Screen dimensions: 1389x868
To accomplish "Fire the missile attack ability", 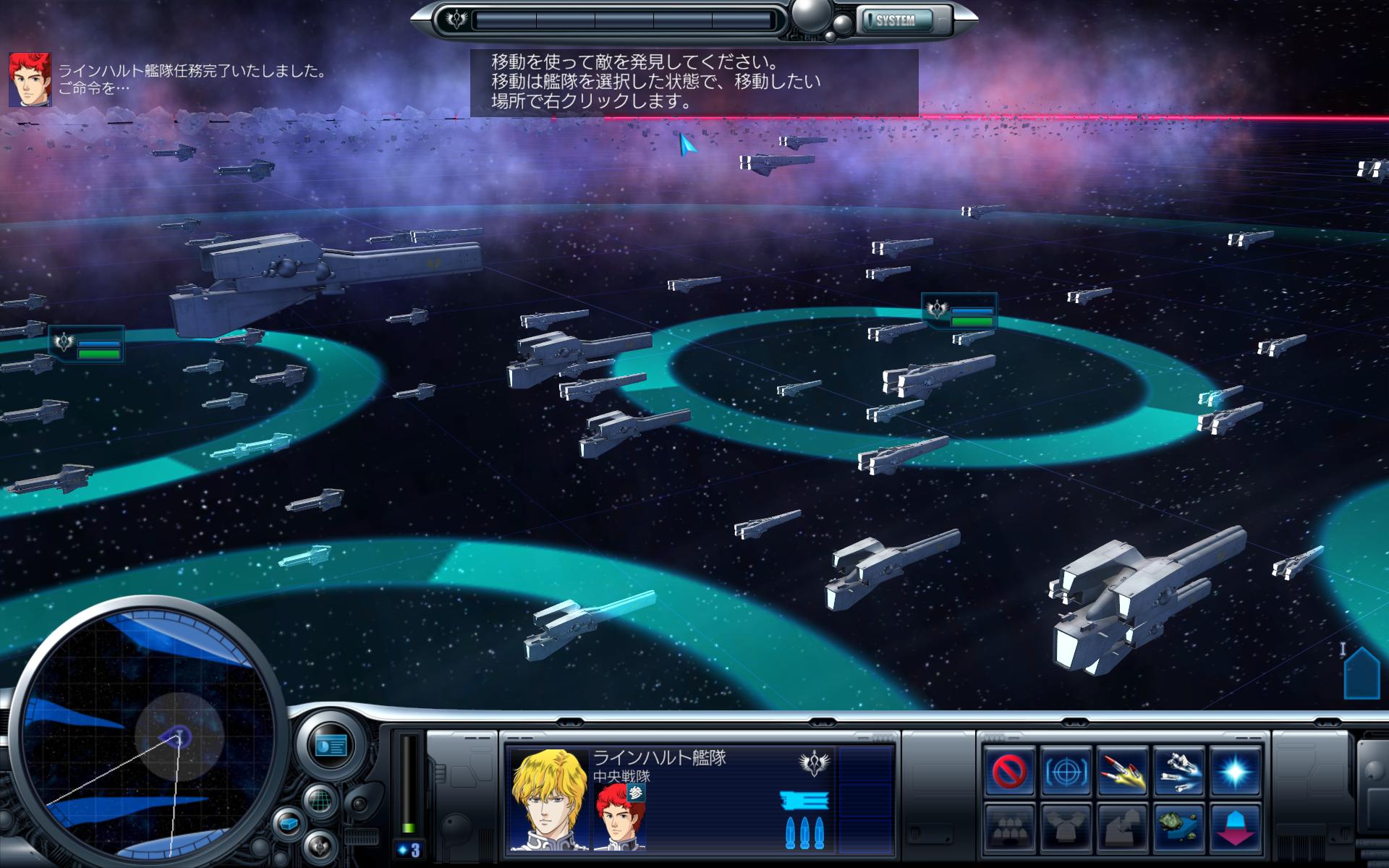I will (1122, 772).
